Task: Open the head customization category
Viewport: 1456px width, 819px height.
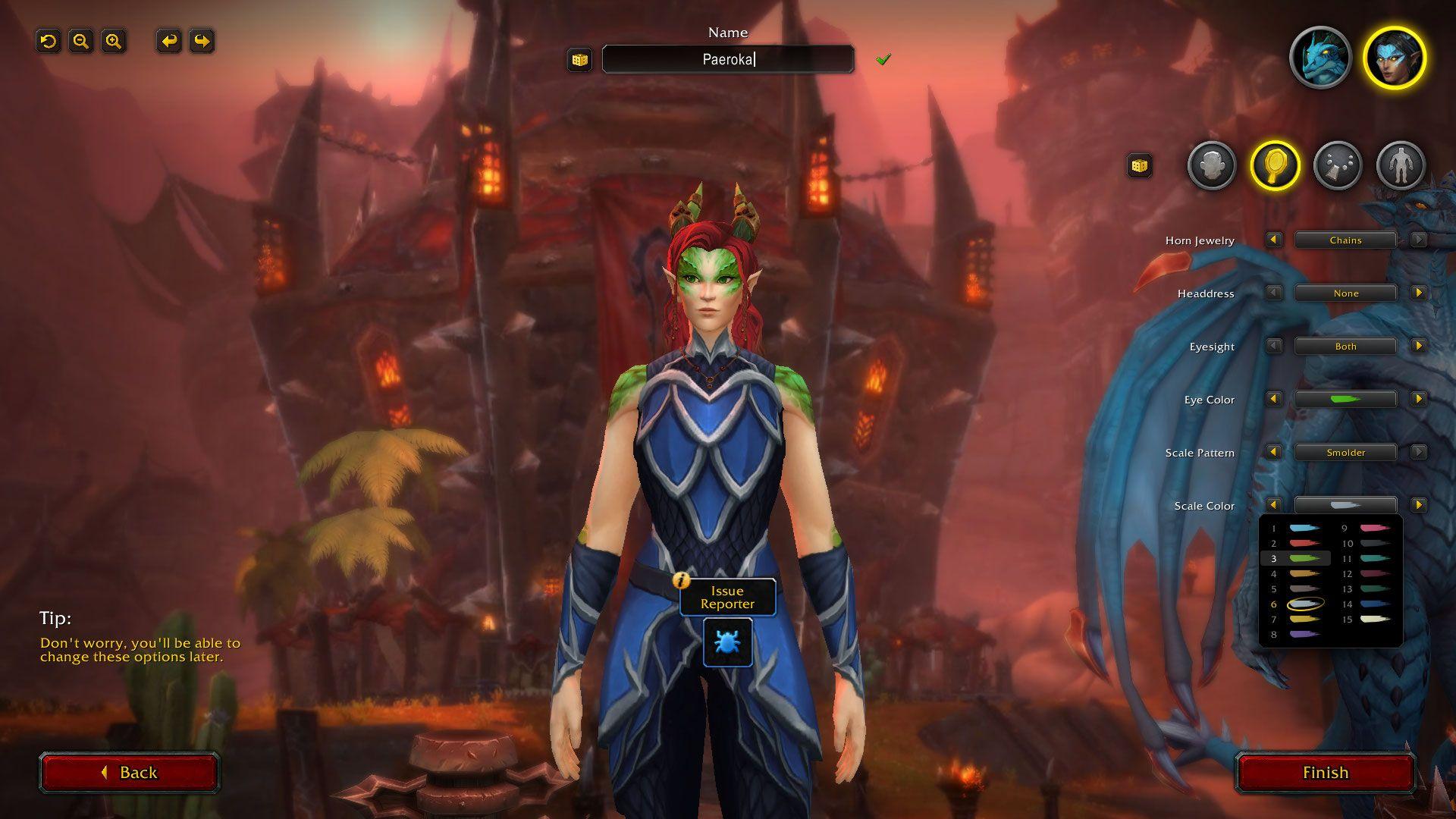Action: [x=1212, y=165]
